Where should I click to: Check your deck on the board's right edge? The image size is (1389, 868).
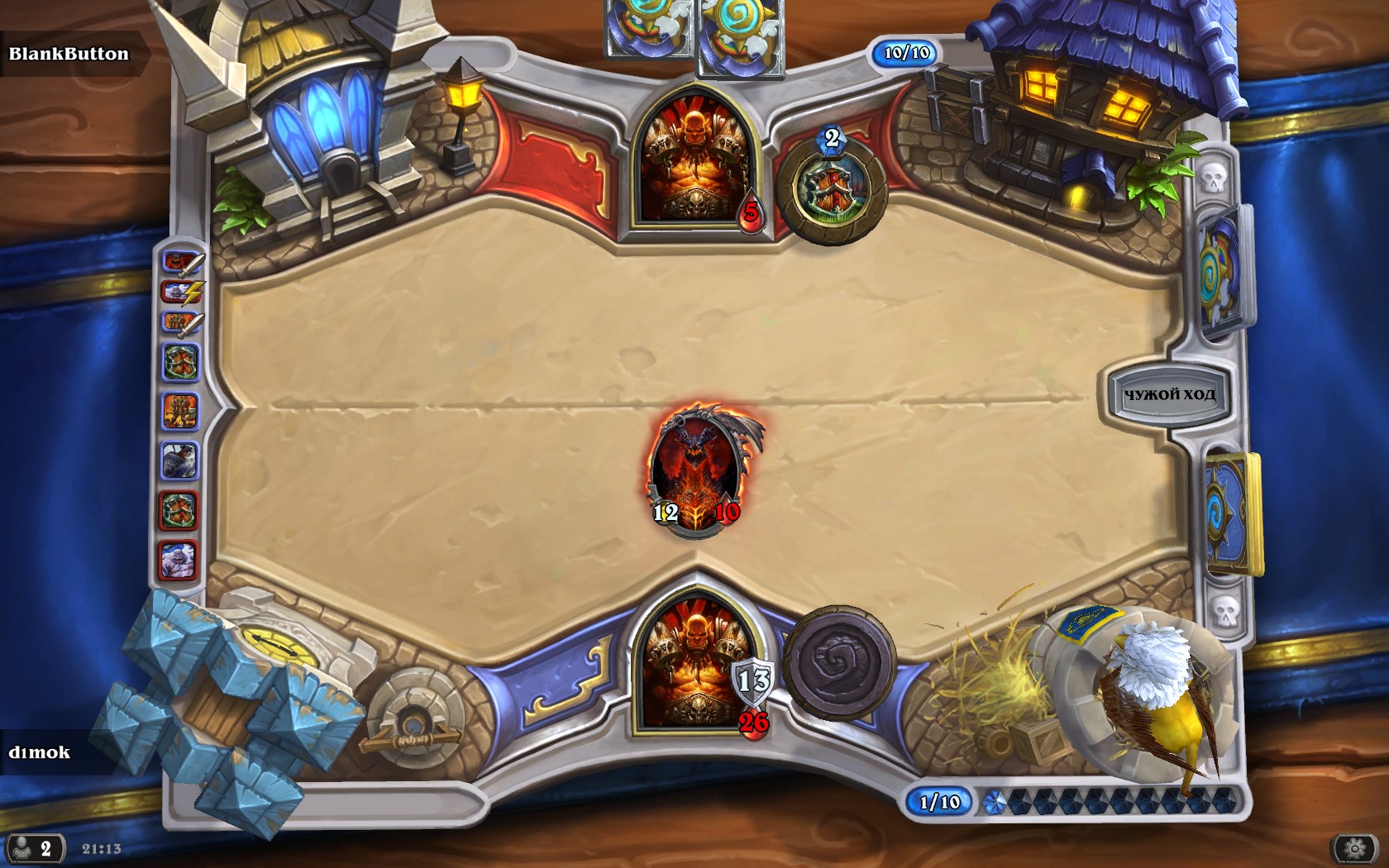click(1231, 513)
